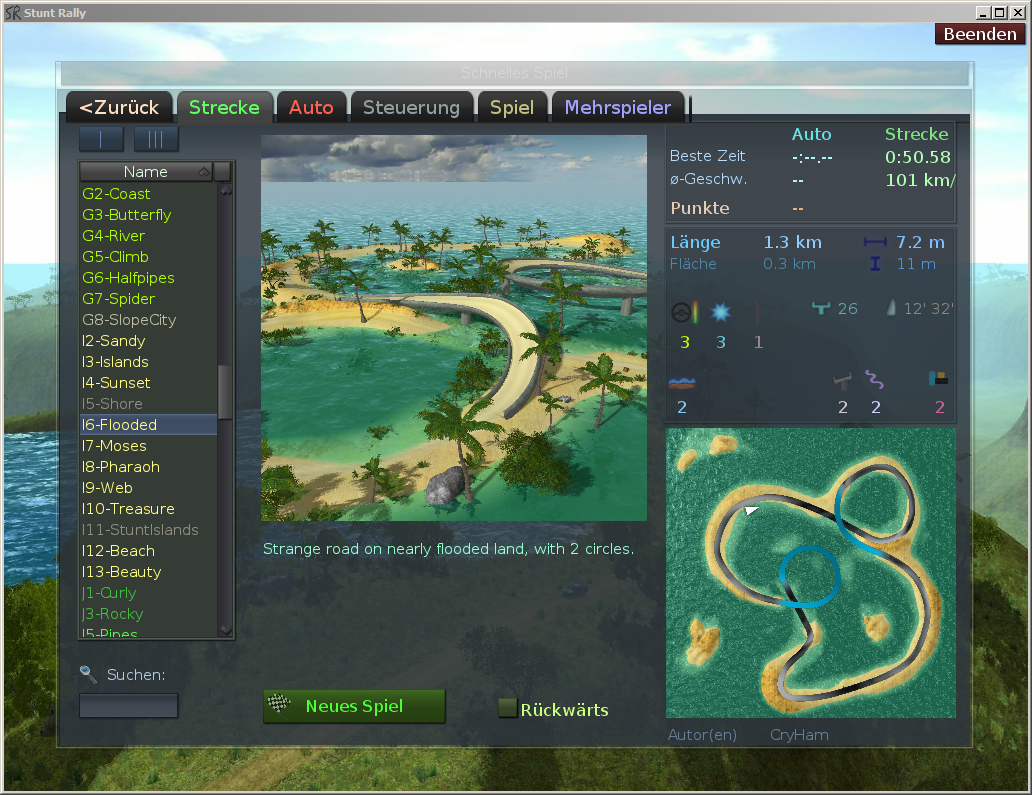Click the Suchen search field
The image size is (1032, 795).
128,706
